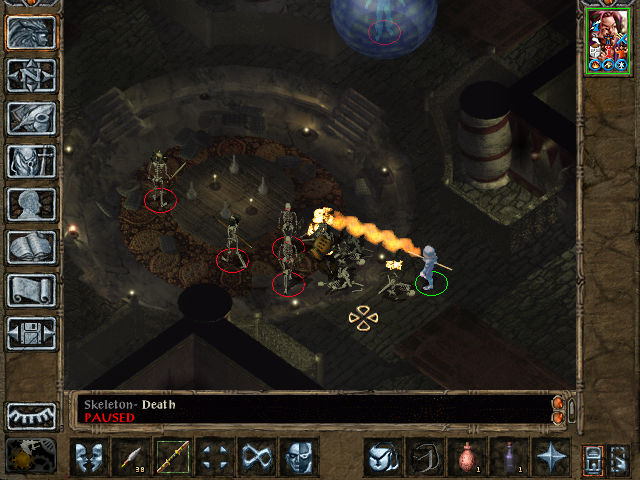Viewport: 640px width, 480px height.
Task: Open the options floppy disk menu
Action: (31, 333)
